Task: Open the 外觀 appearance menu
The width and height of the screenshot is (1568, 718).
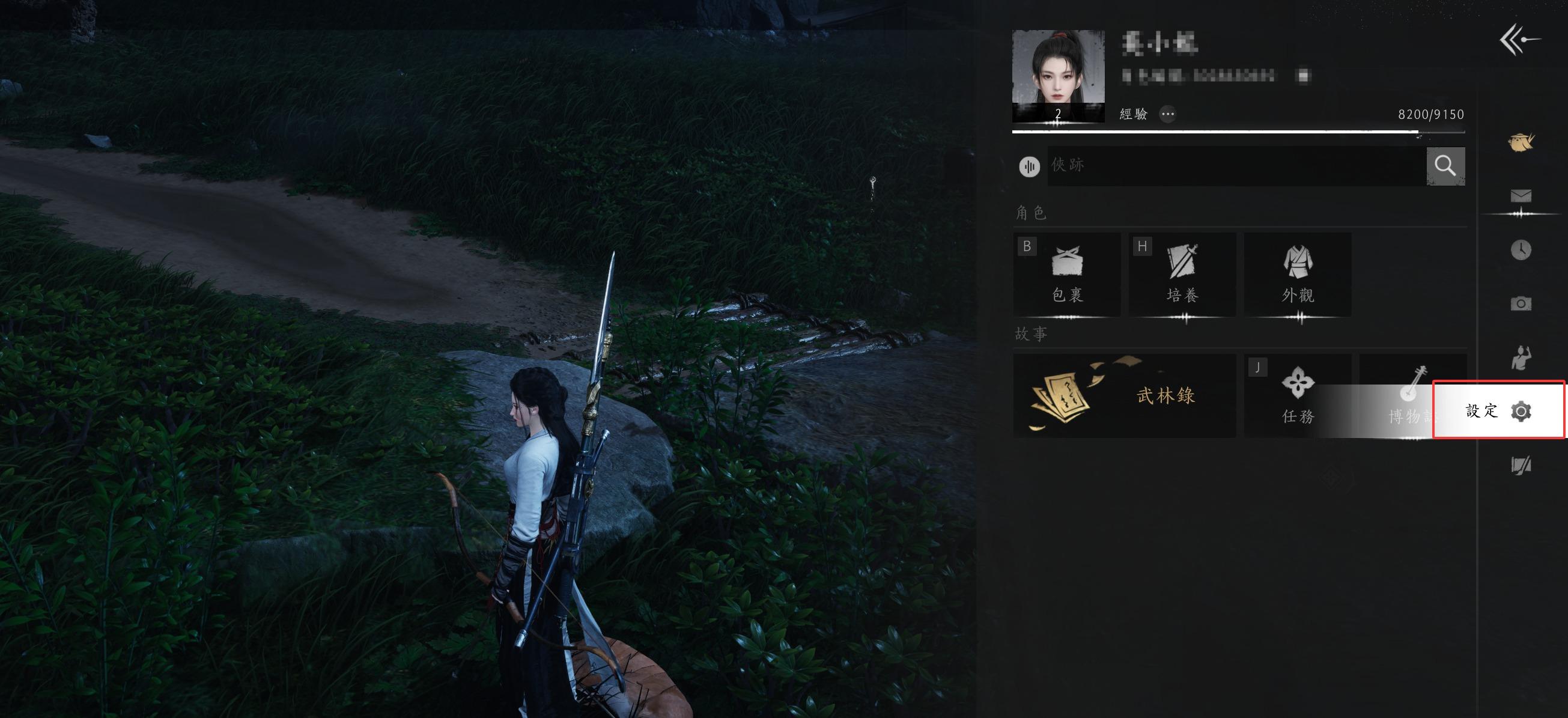Action: tap(1298, 274)
